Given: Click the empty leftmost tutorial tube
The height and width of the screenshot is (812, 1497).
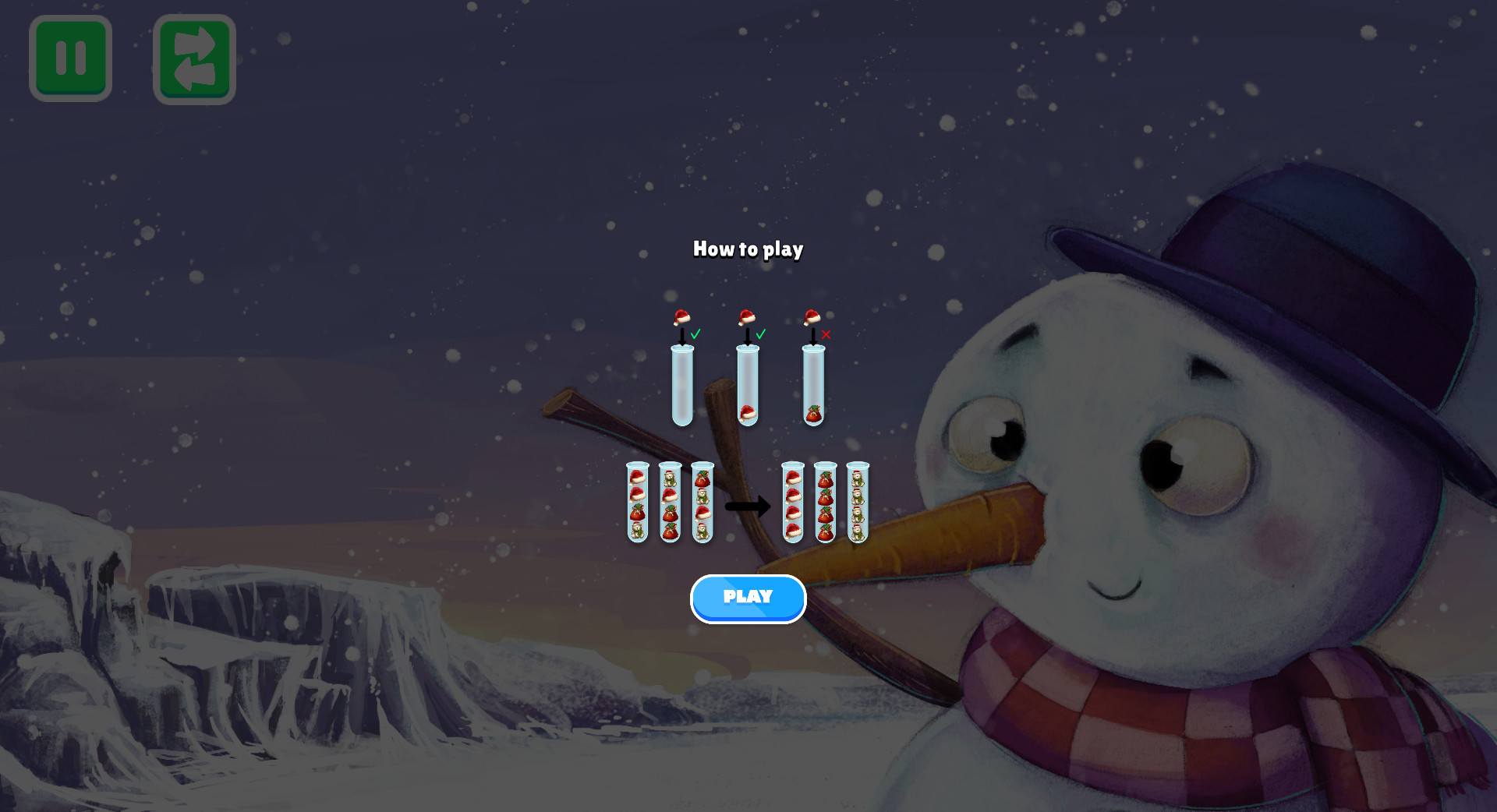Looking at the screenshot, I should pos(681,386).
